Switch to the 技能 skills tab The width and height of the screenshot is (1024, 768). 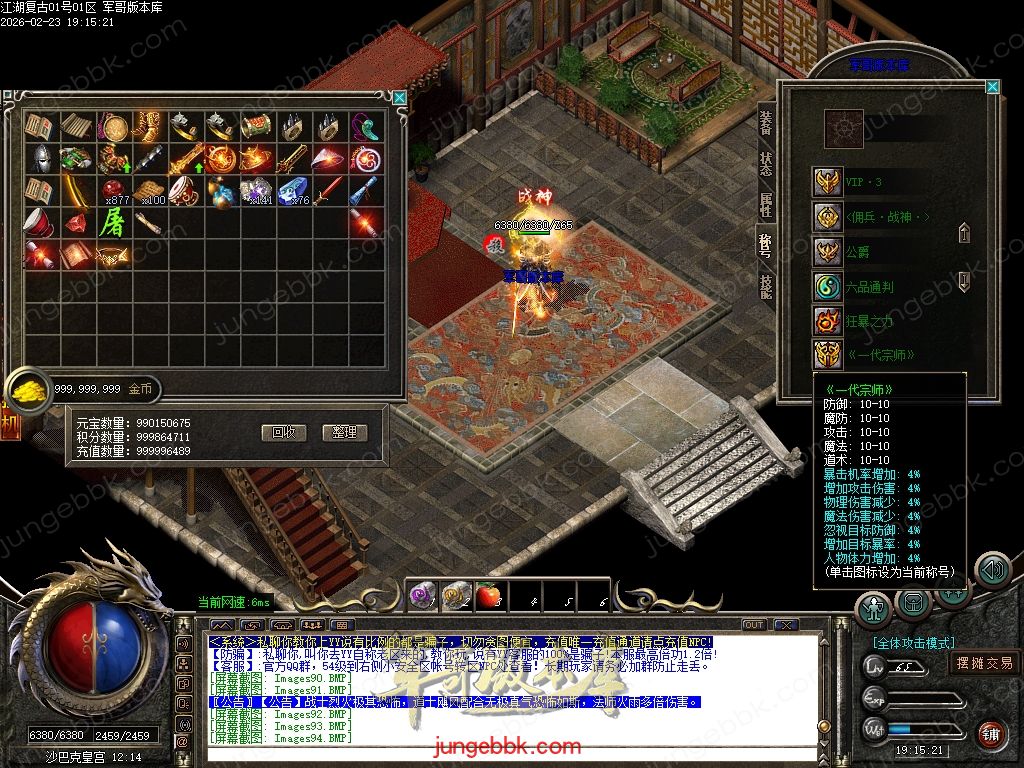766,285
